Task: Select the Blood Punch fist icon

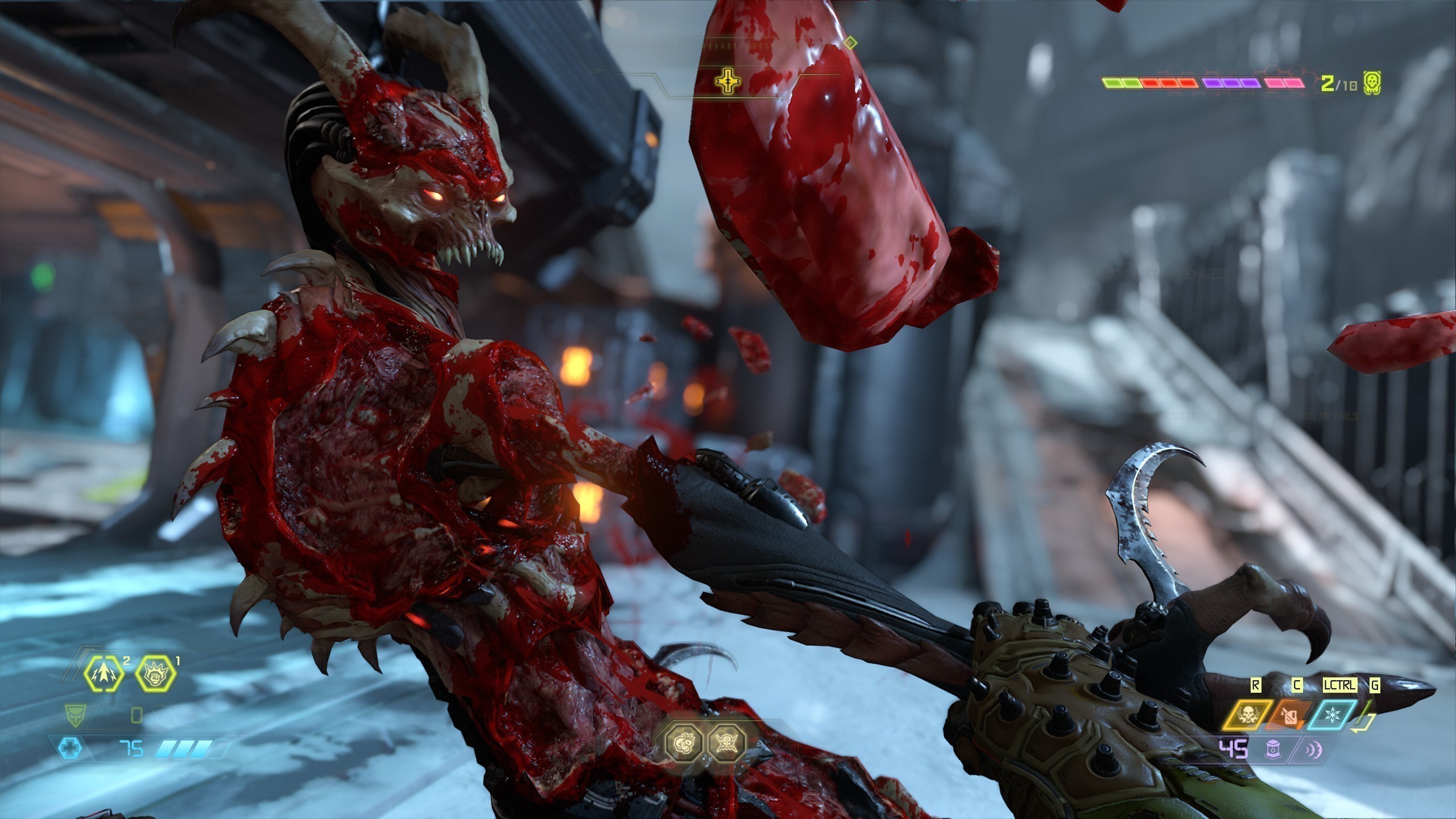Action: click(x=156, y=675)
